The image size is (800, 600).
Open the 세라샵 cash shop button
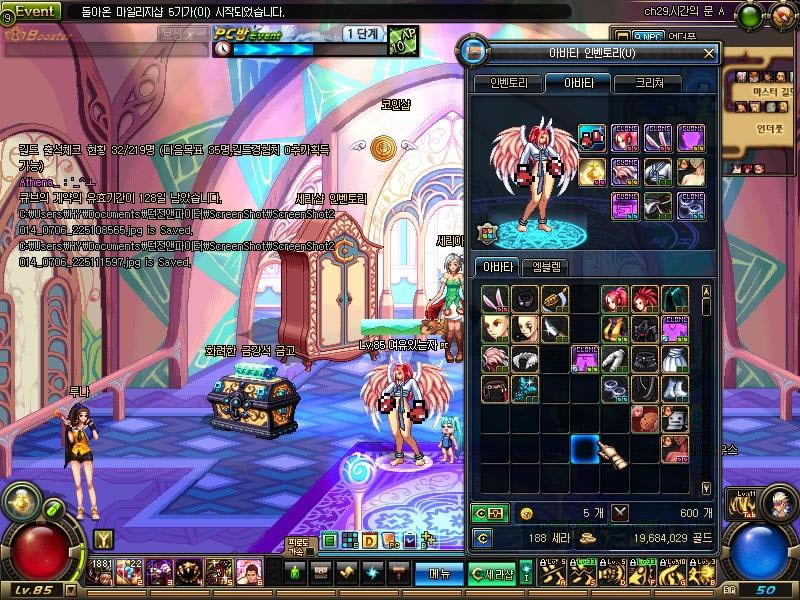tap(493, 573)
